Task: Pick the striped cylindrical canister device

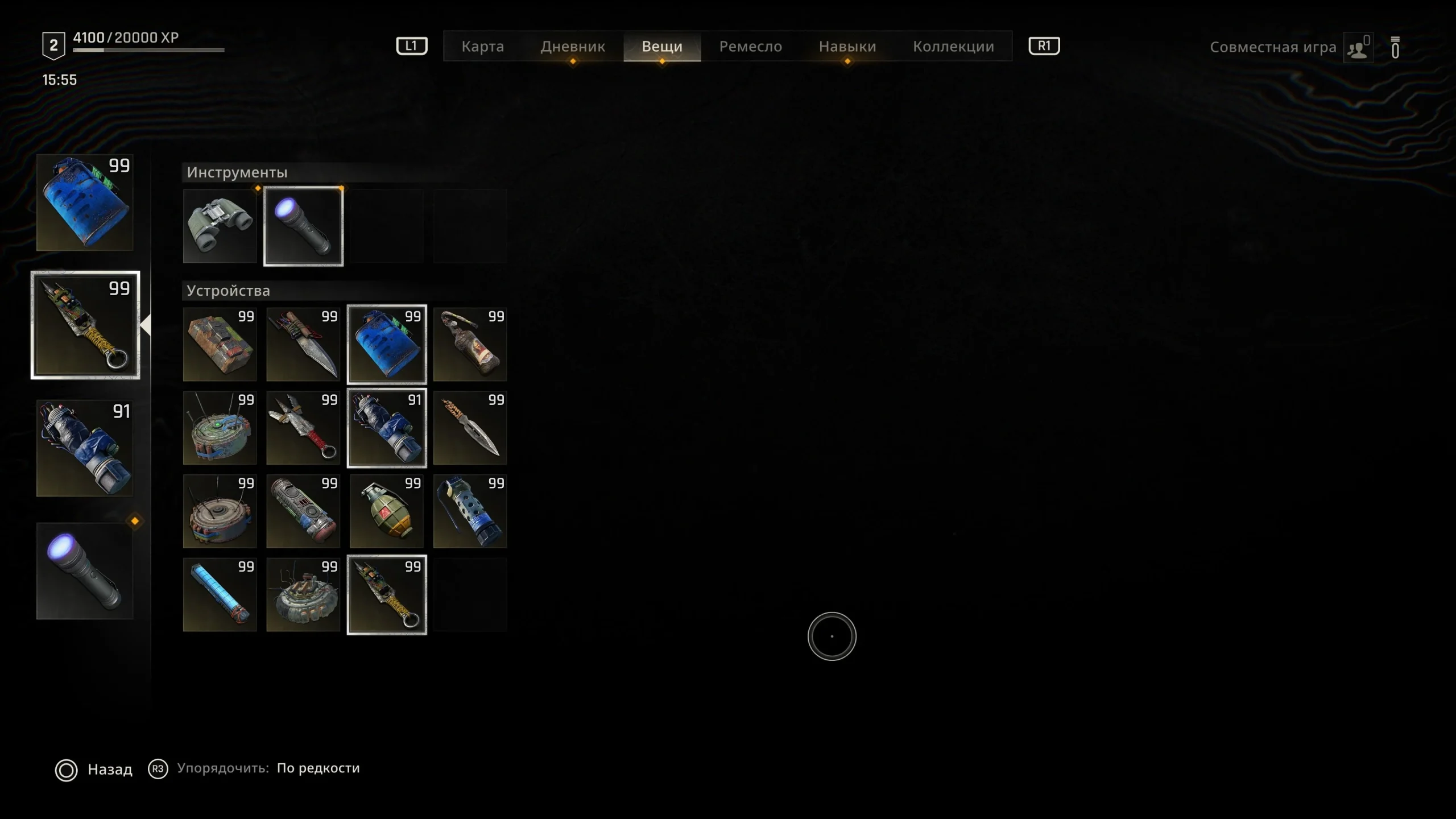Action: 303,511
